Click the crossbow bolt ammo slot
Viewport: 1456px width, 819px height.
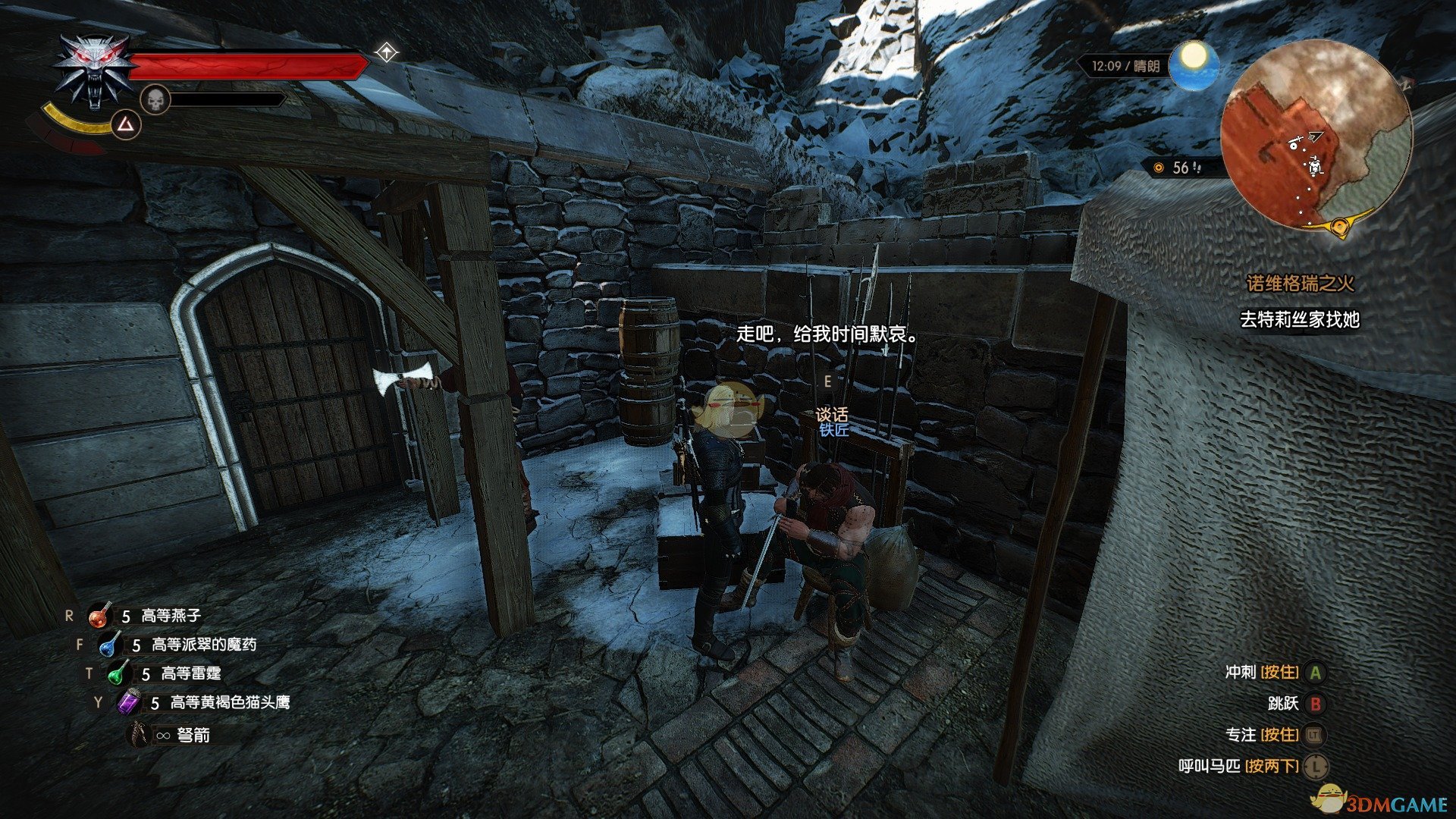[139, 735]
